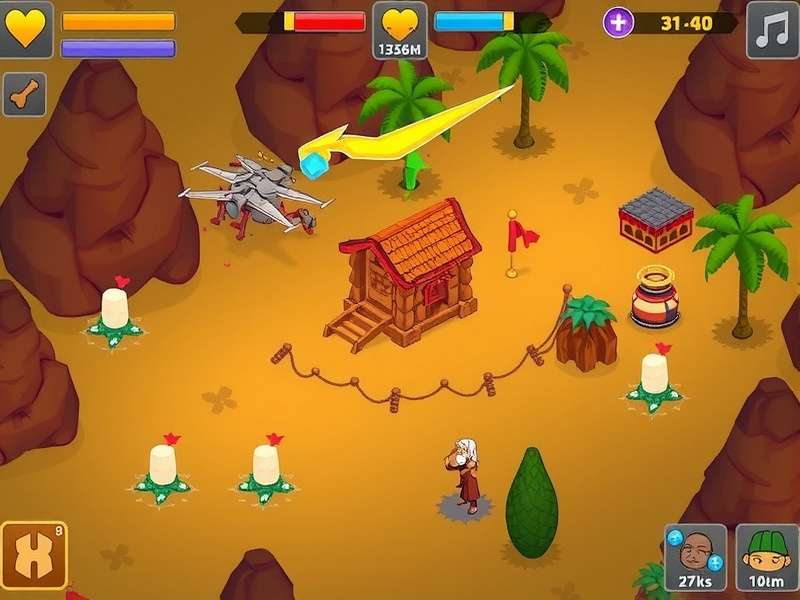This screenshot has height=600, width=800.
Task: Open the bone item button
Action: click(24, 95)
